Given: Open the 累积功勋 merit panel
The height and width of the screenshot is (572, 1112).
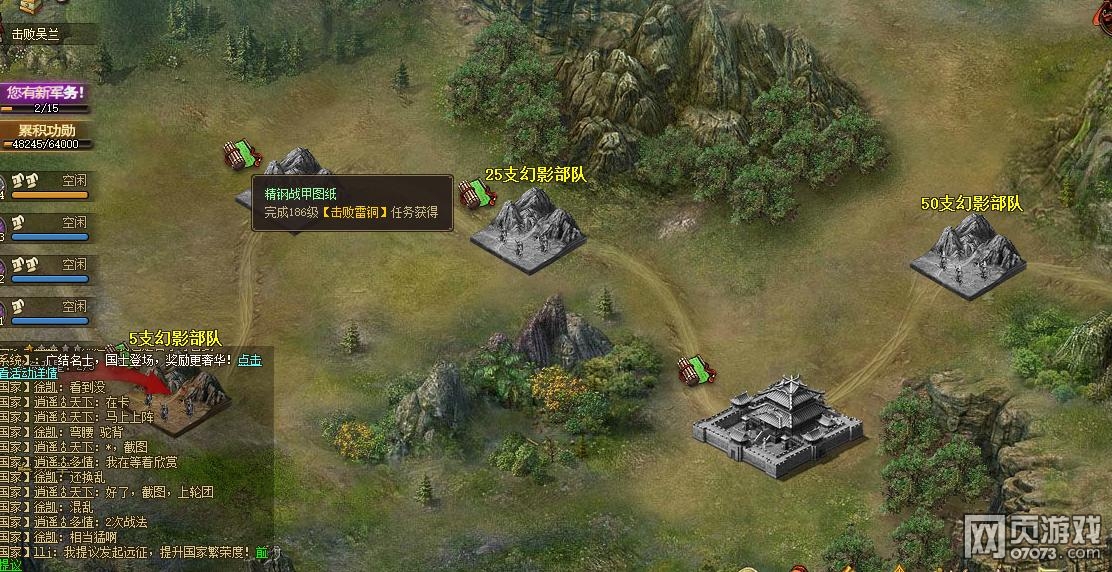Looking at the screenshot, I should [x=46, y=131].
